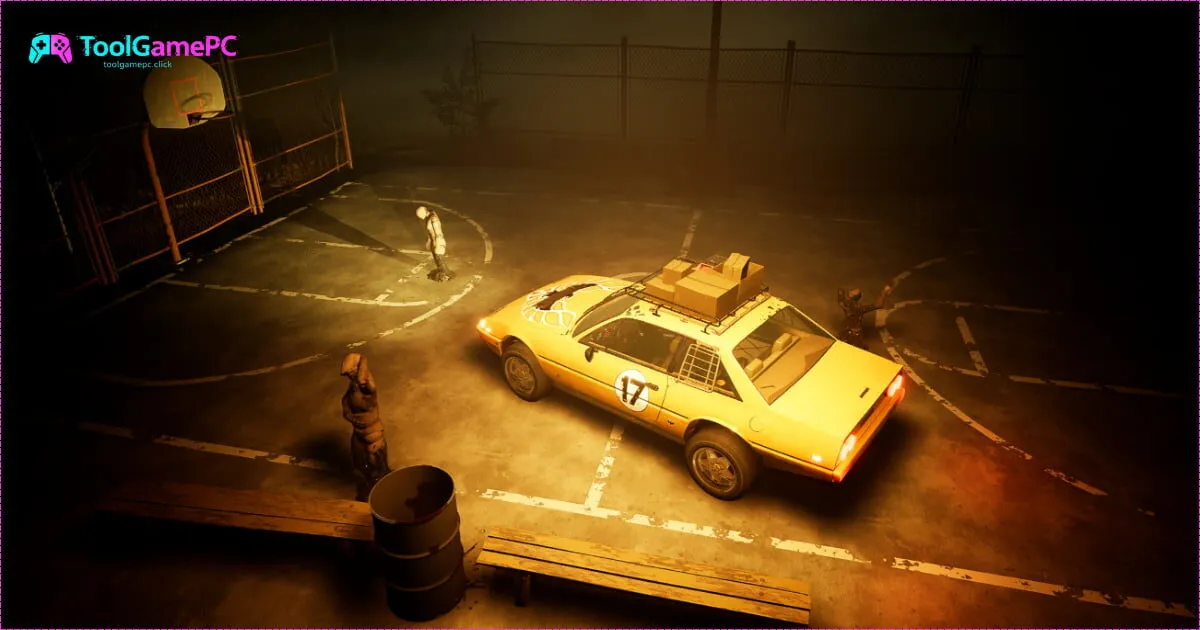Click the ToolGamePC watermark logo
Screen dimensions: 1200x630
click(133, 48)
